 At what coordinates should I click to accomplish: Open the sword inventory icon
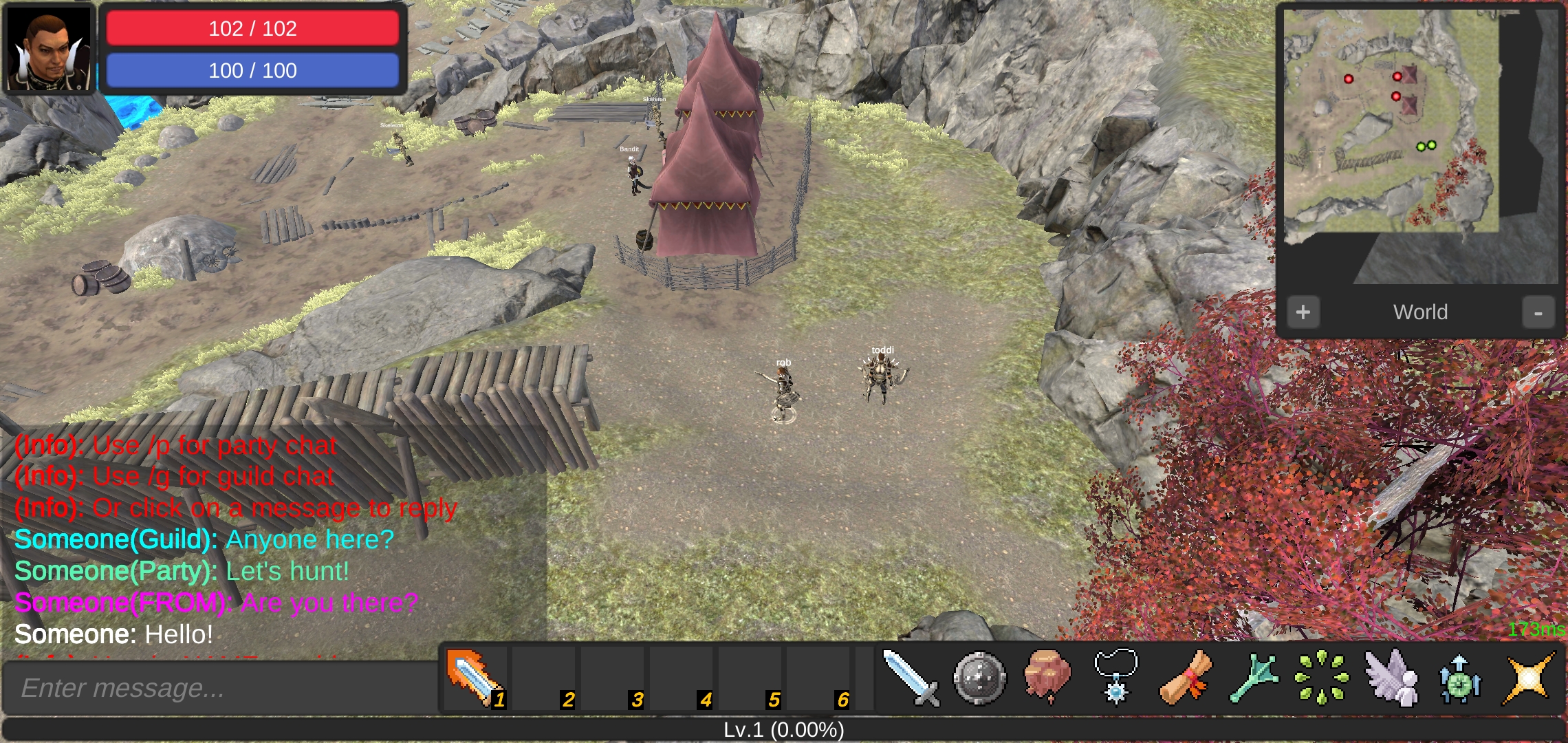click(911, 679)
